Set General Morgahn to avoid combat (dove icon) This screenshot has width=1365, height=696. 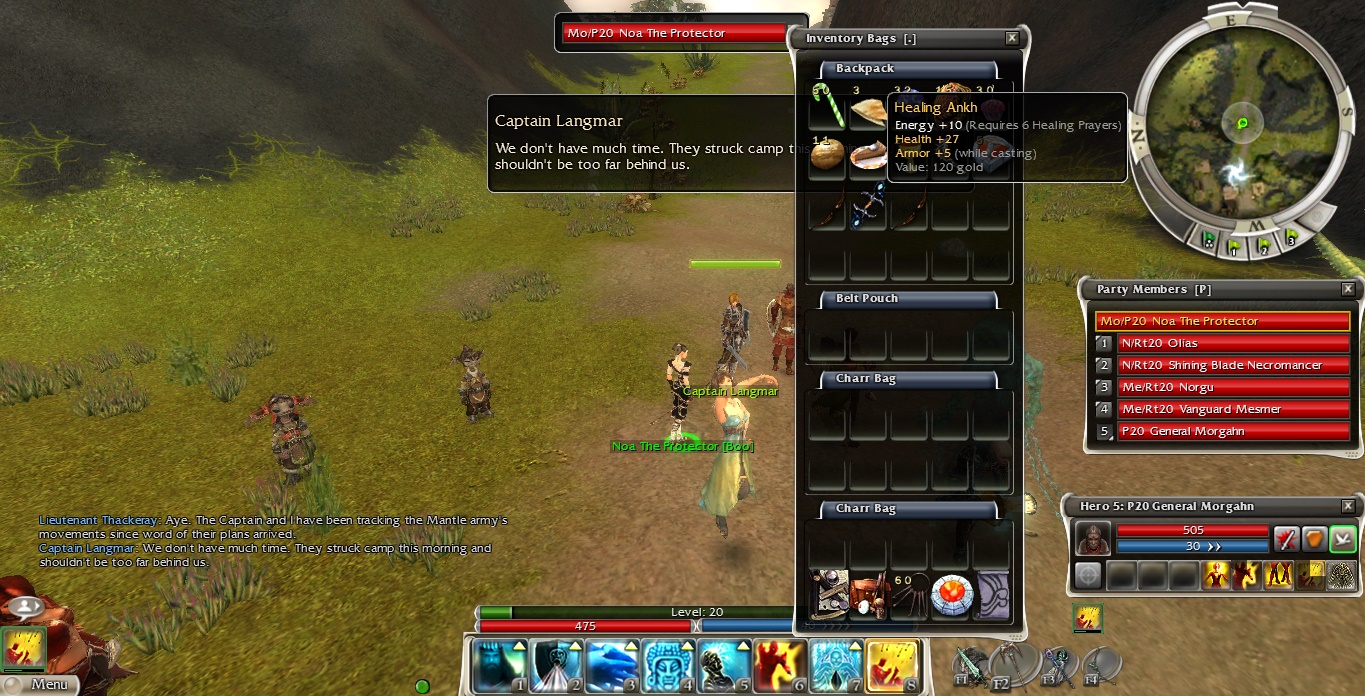[1342, 539]
